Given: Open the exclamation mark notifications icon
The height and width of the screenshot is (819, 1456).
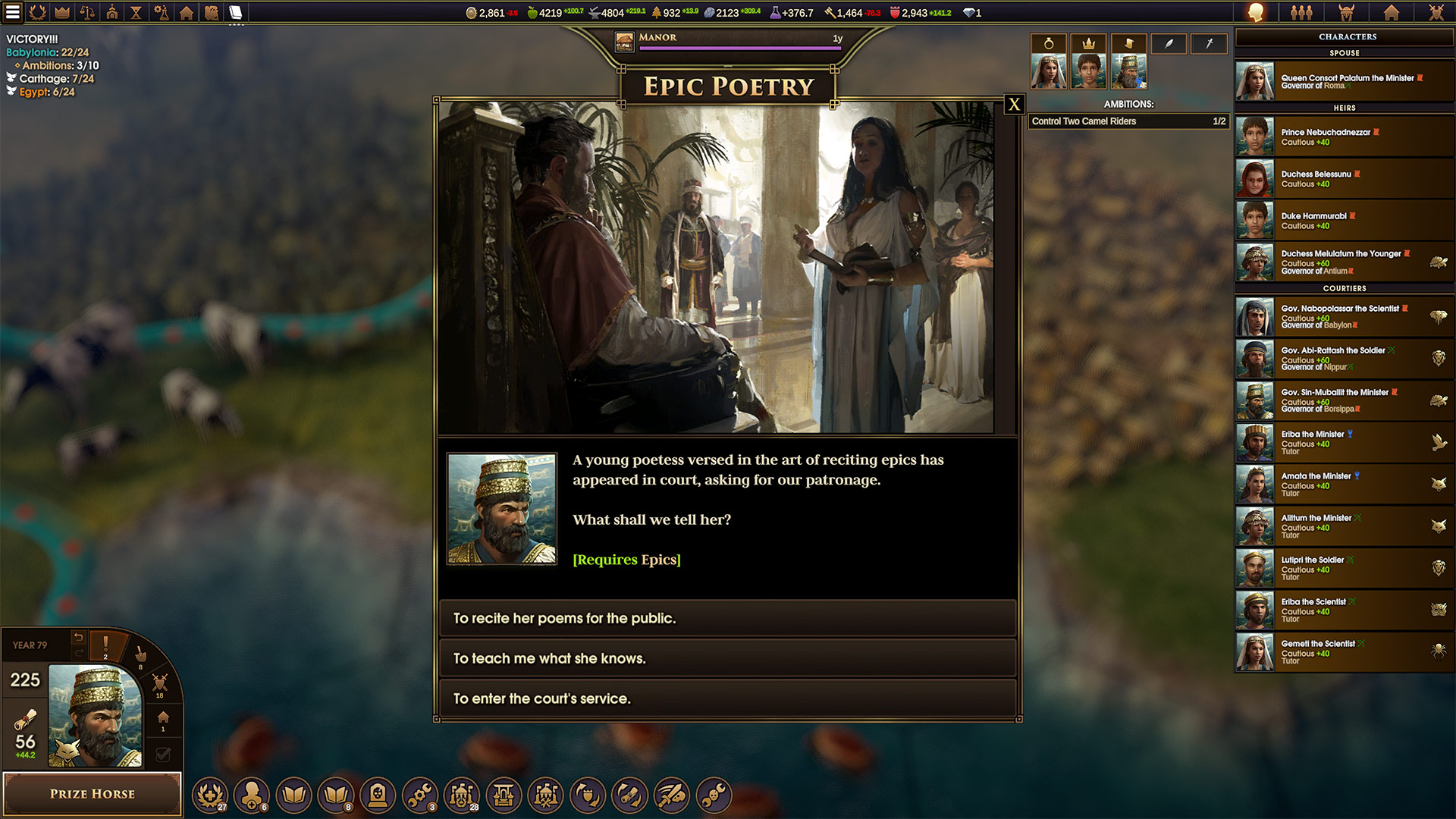Looking at the screenshot, I should coord(105,646).
